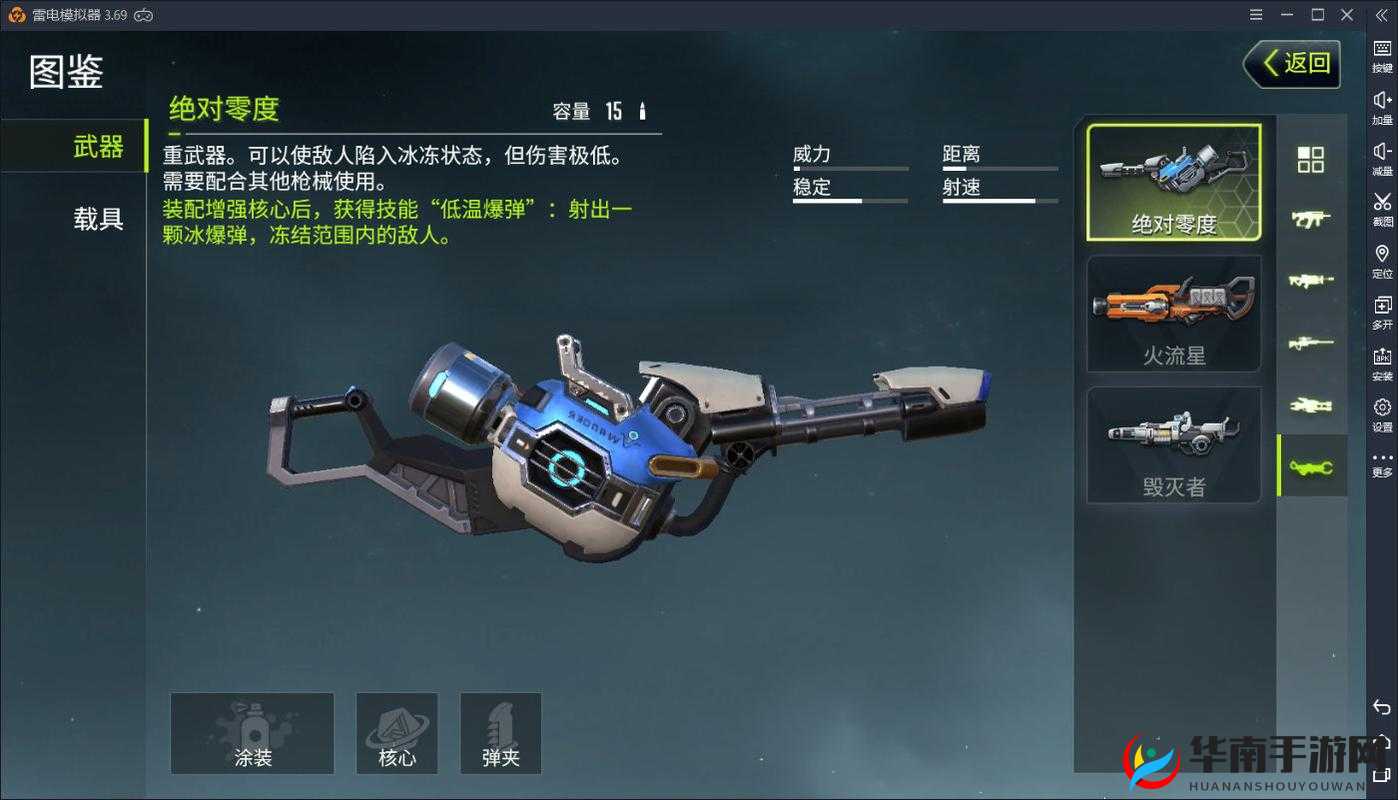Select the 火流星 weapon thumbnail
The image size is (1398, 800).
[1174, 312]
